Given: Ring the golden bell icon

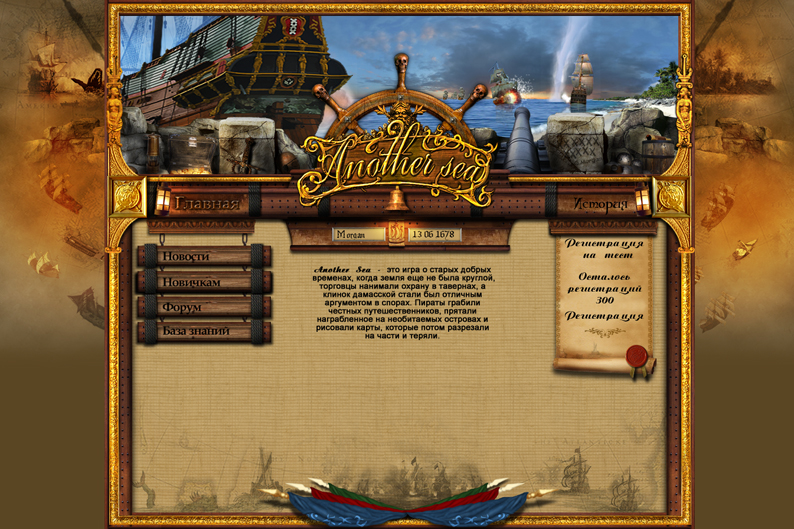Looking at the screenshot, I should [x=397, y=198].
